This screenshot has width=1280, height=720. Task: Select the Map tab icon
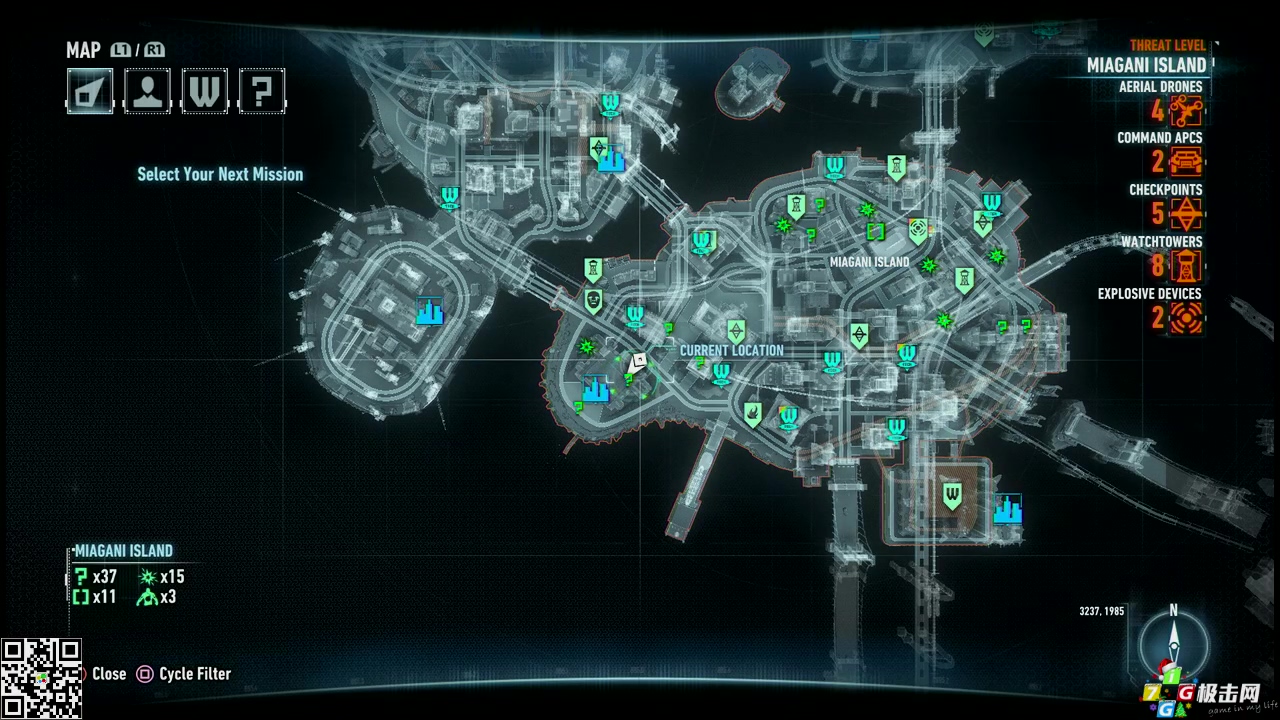click(90, 91)
